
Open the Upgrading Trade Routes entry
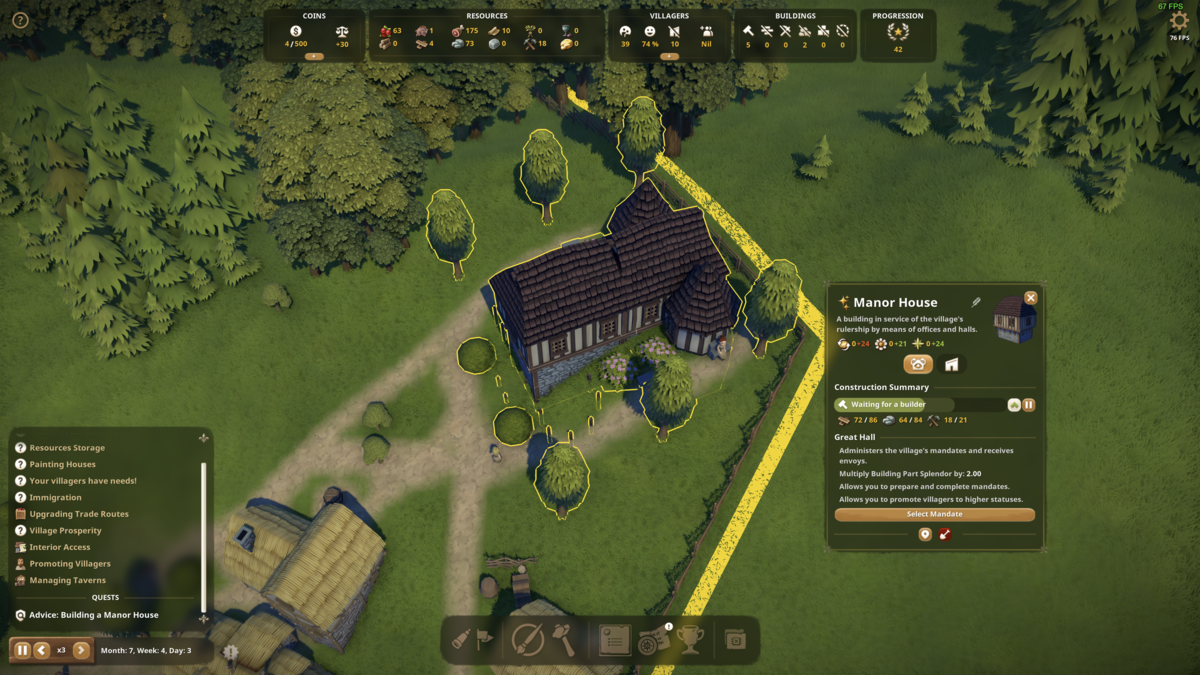[x=78, y=514]
